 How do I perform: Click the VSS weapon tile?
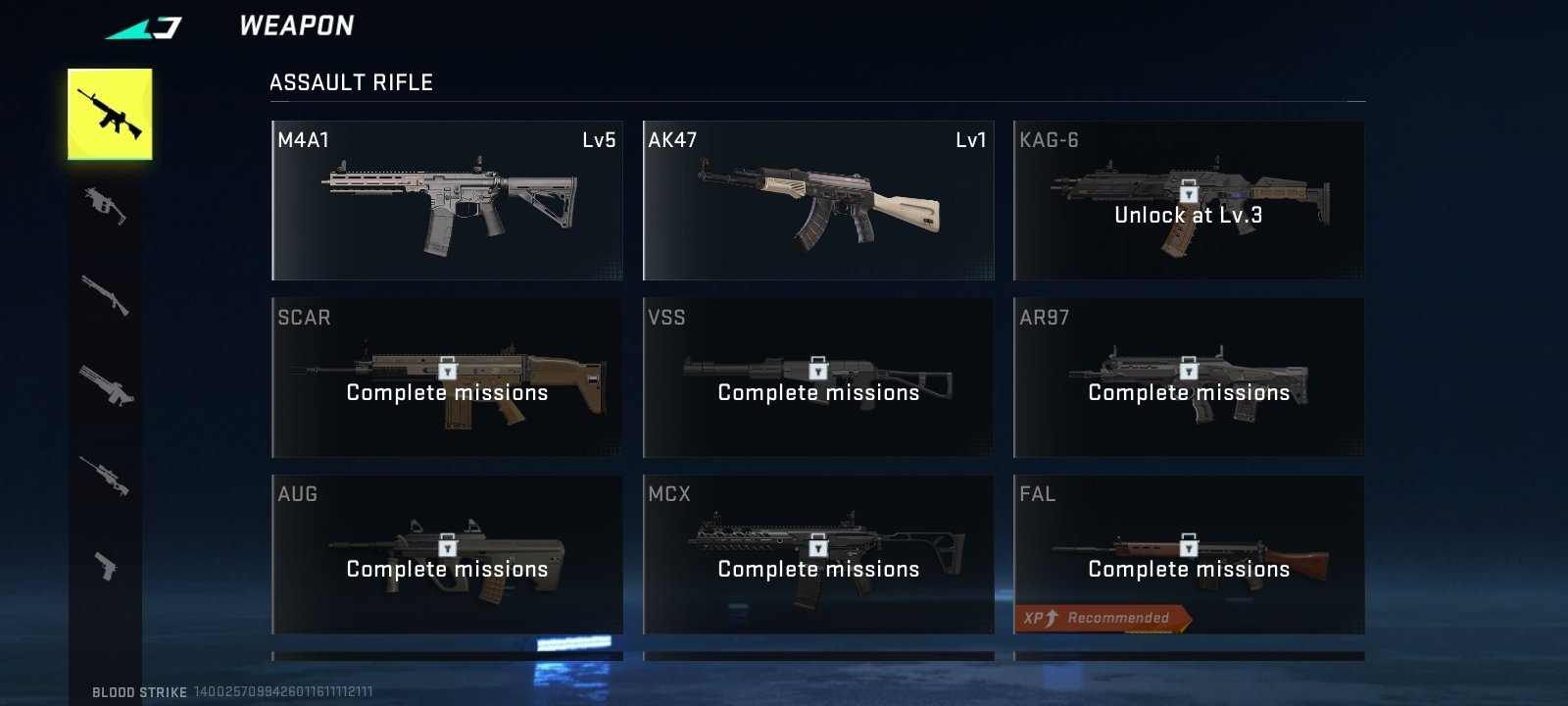[818, 378]
